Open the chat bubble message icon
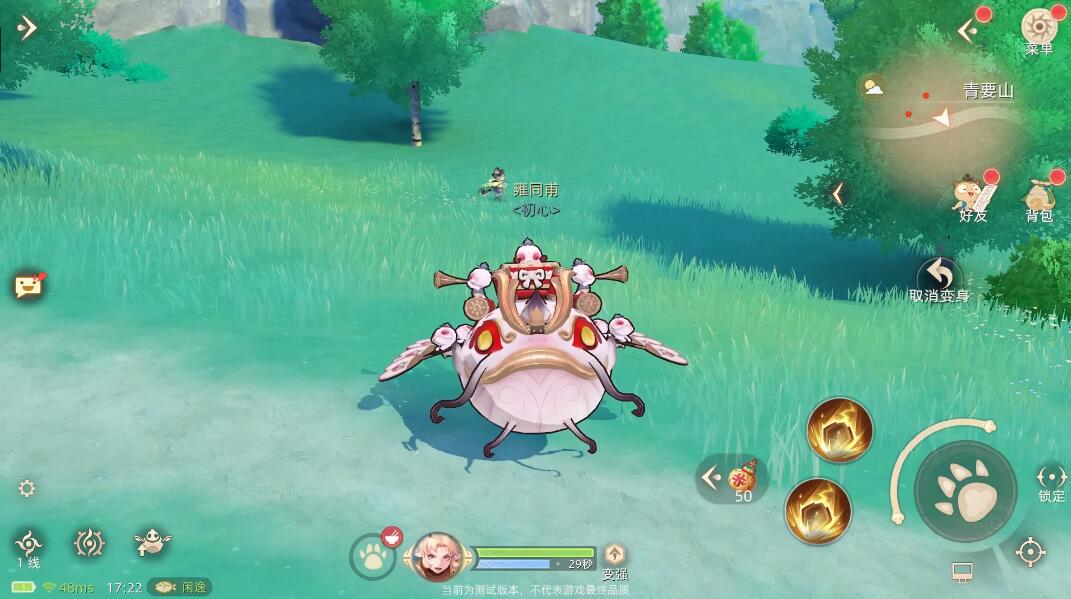The height and width of the screenshot is (599, 1071). [x=28, y=287]
